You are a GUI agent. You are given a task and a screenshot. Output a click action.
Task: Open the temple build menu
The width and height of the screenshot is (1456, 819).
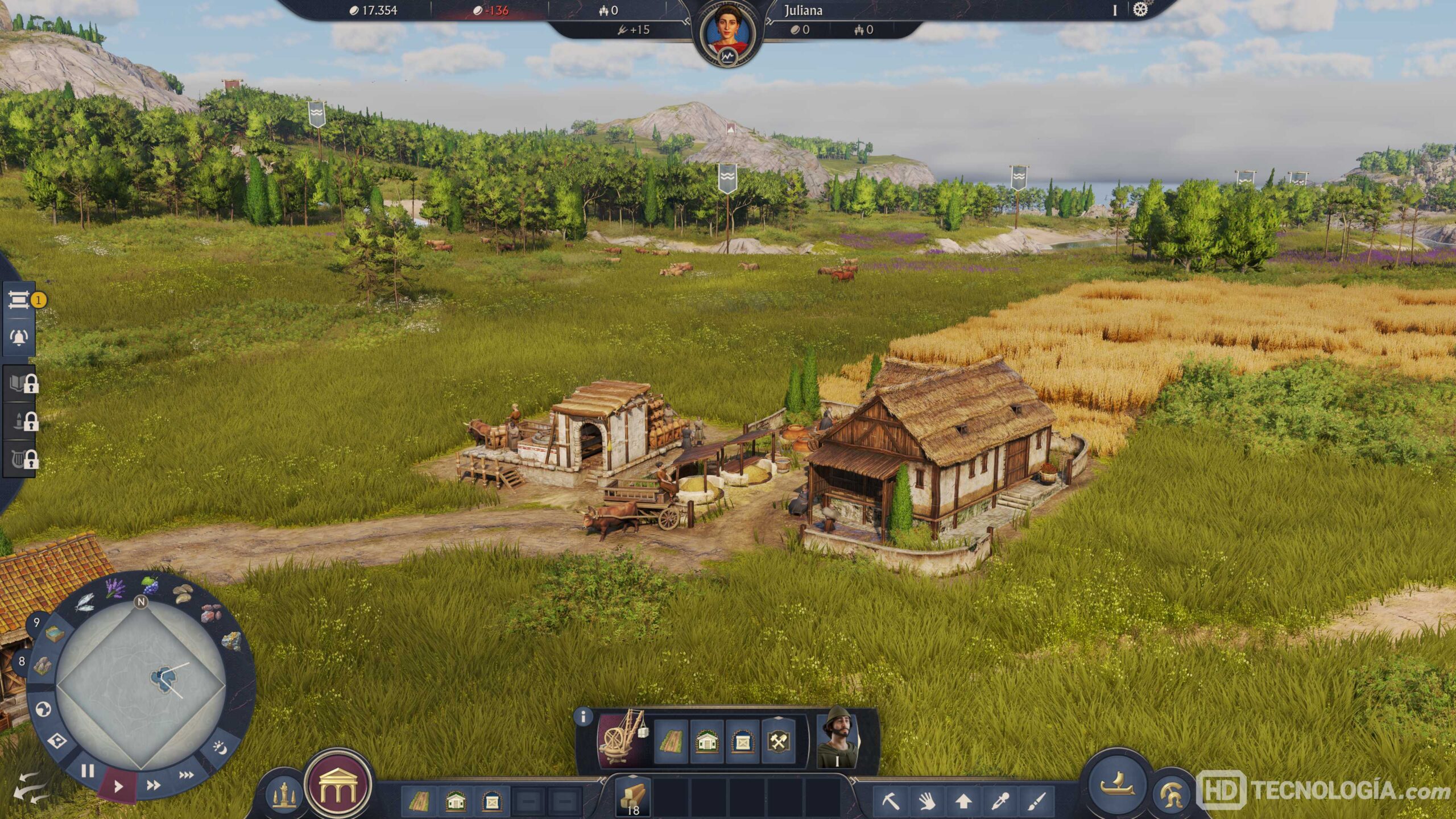point(338,786)
